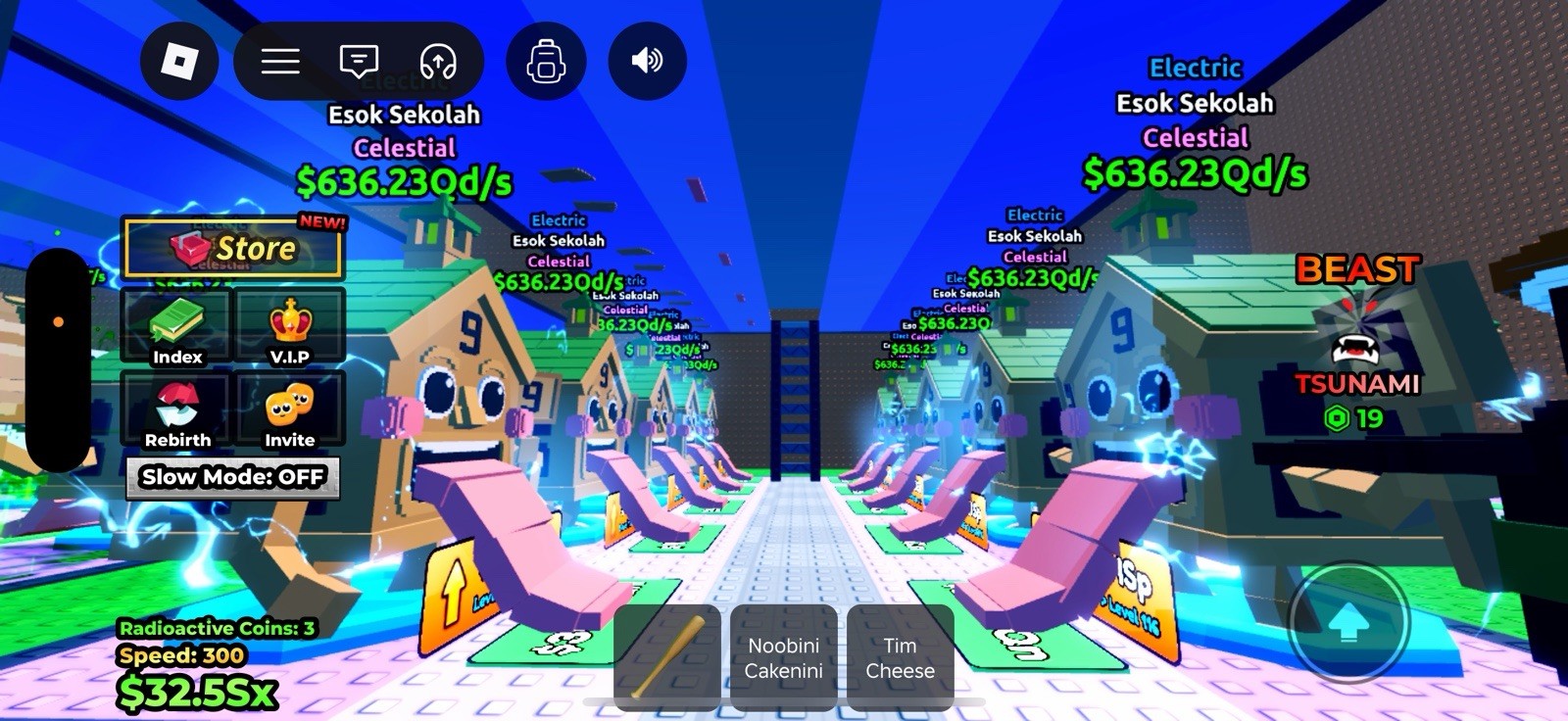Tap the headset voice chat icon

point(438,62)
